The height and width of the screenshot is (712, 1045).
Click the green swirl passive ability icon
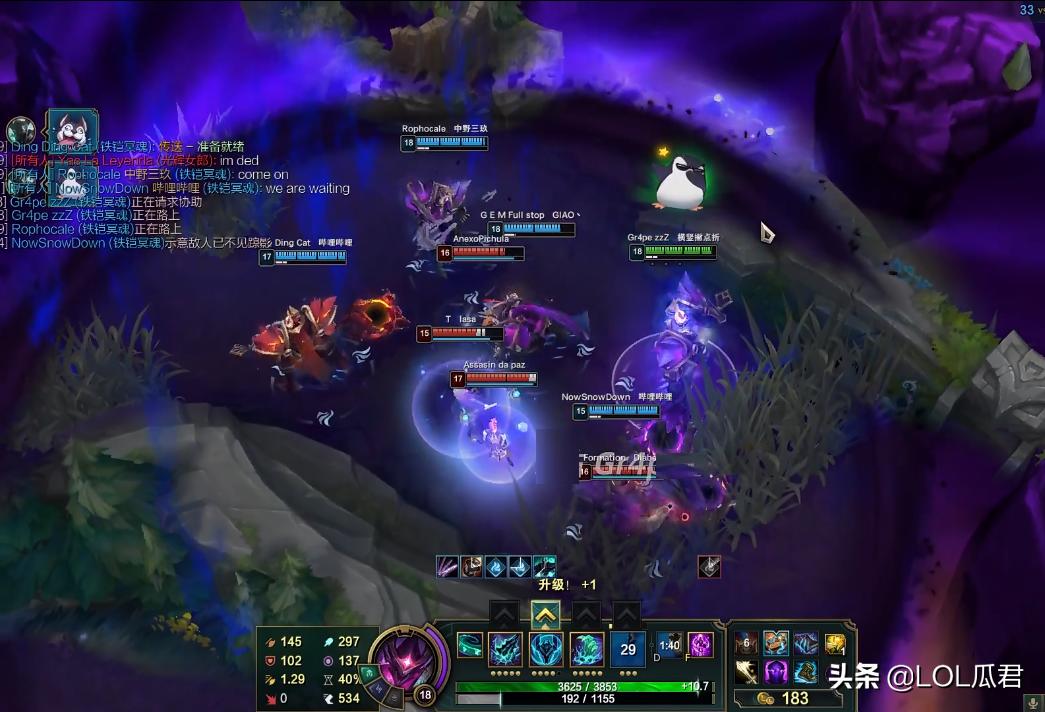pyautogui.click(x=470, y=646)
